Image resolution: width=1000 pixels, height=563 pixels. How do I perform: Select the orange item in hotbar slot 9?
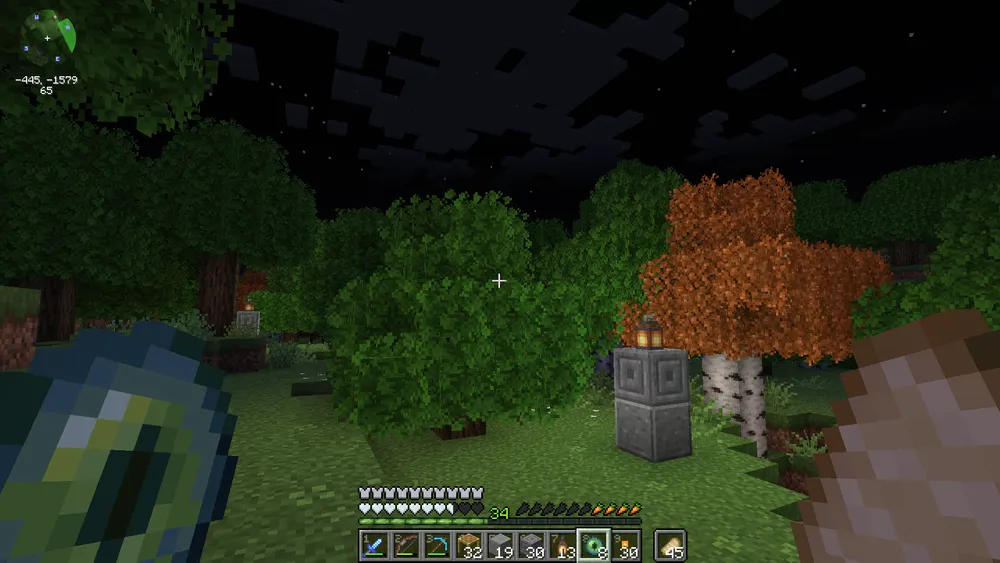624,545
